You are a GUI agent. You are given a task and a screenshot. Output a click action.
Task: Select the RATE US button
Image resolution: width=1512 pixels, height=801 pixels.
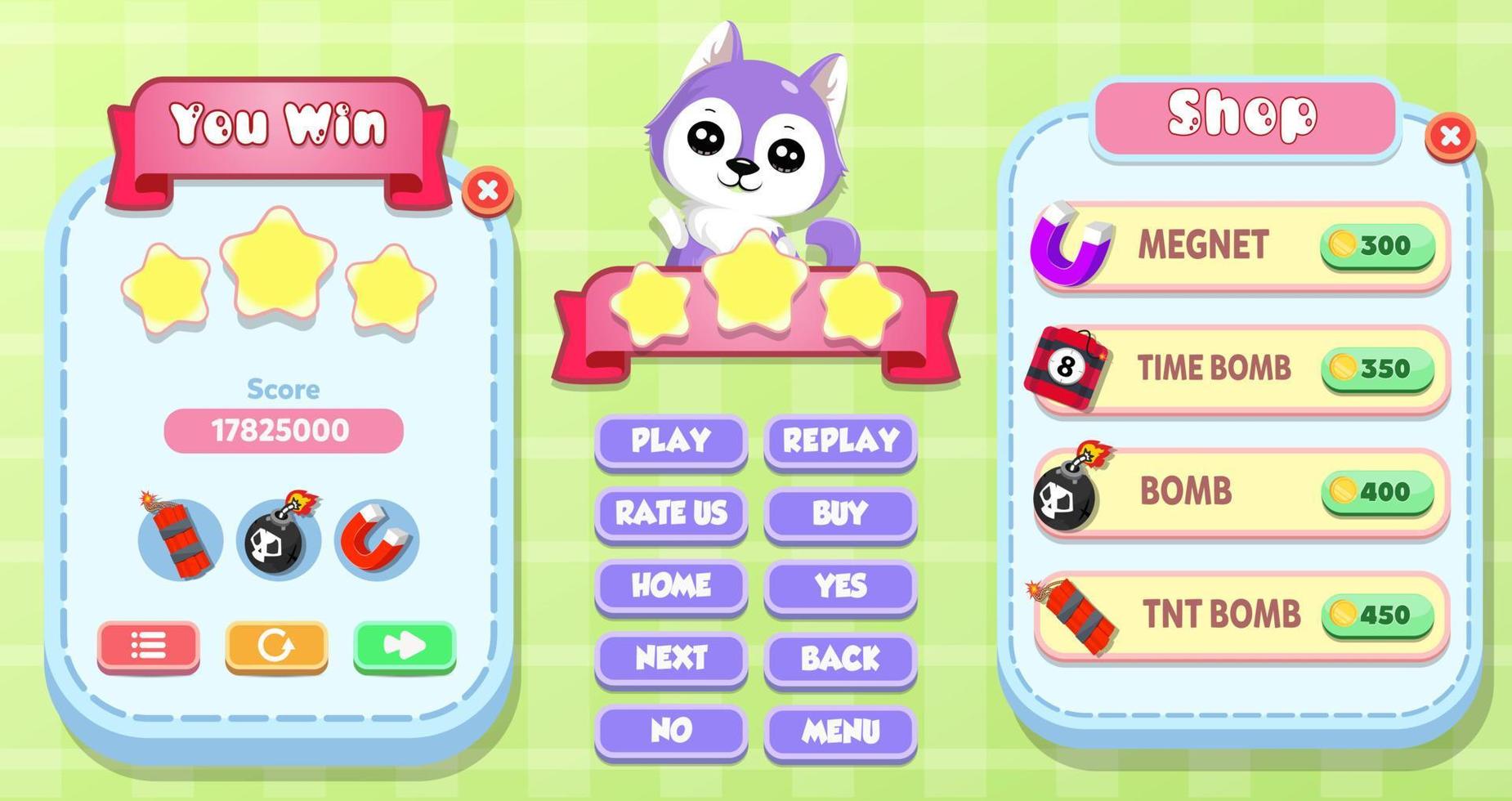coord(670,513)
